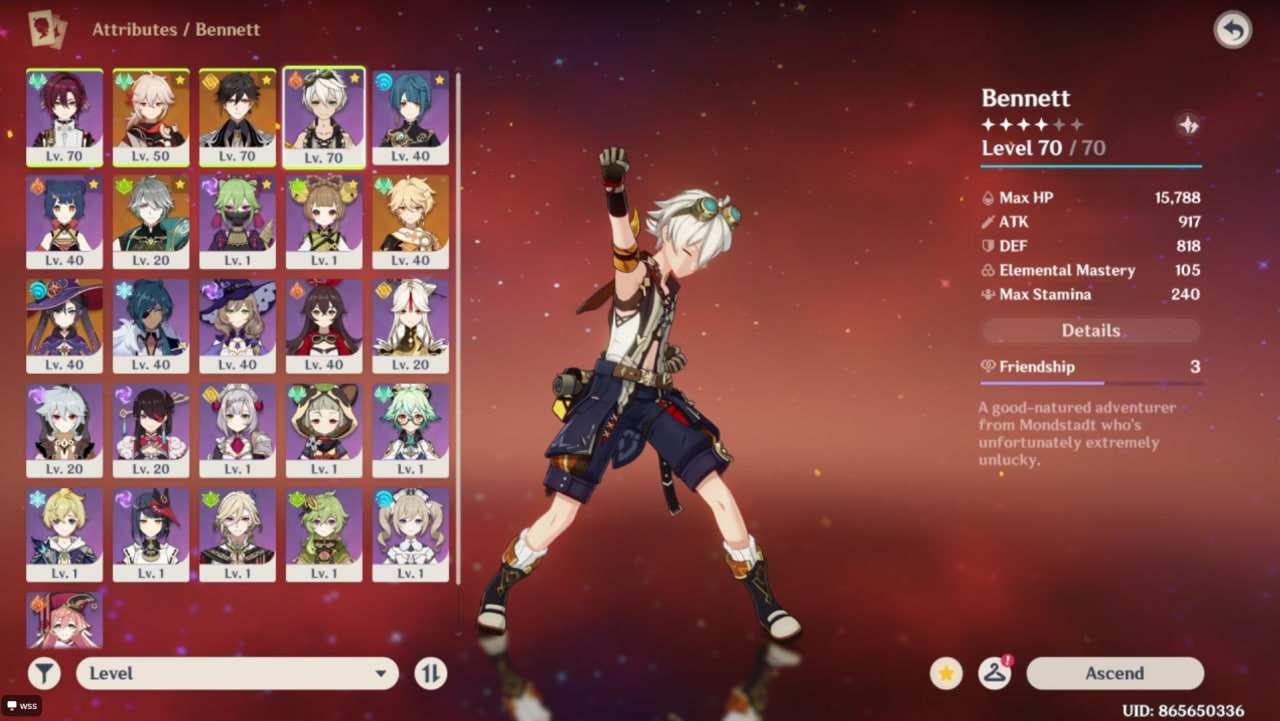The height and width of the screenshot is (721, 1280).
Task: Go back using the return arrow
Action: (x=1232, y=30)
